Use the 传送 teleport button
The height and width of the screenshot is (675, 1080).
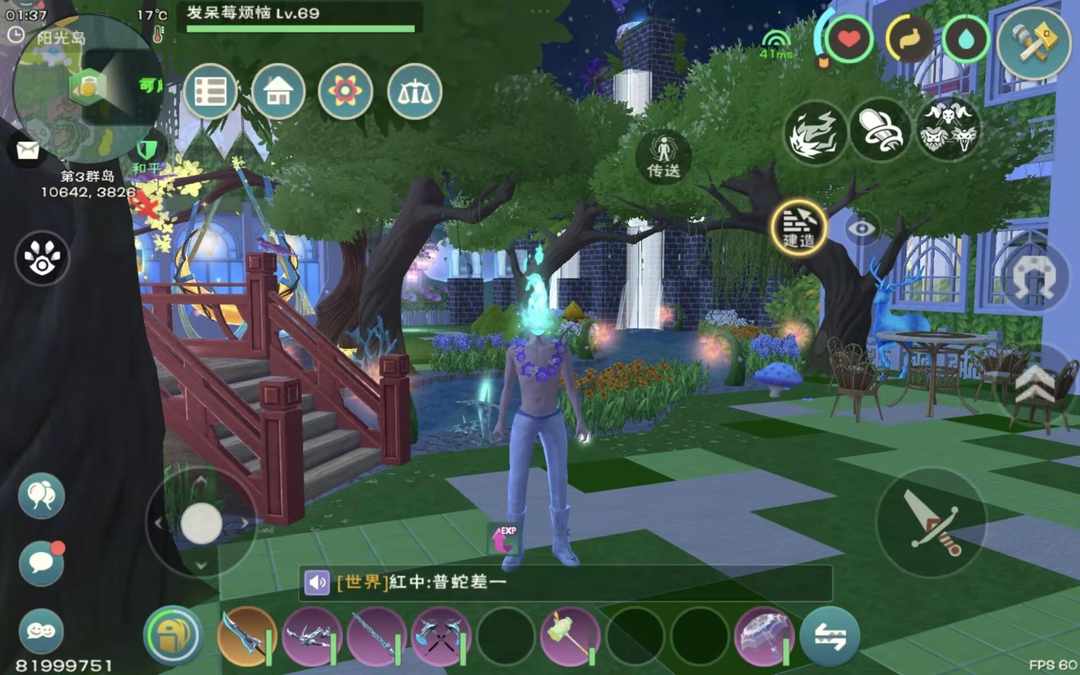tap(663, 156)
